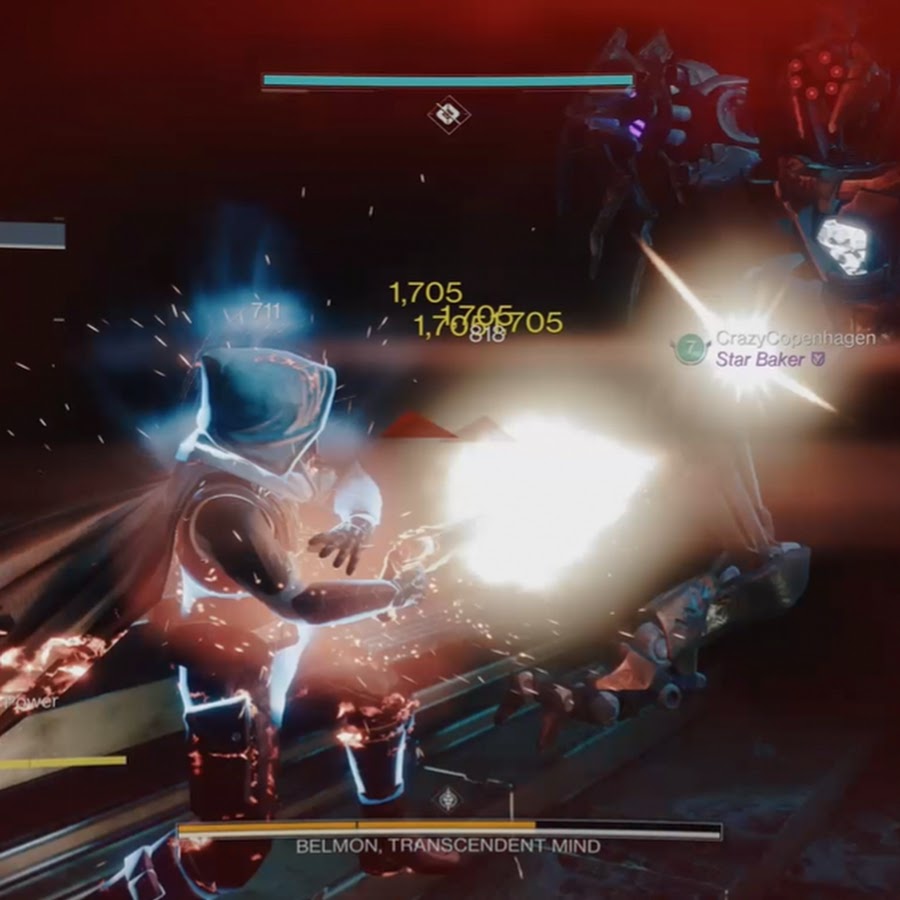Click the diamond icon above Belmon's health bar
This screenshot has height=900, width=900.
point(446,799)
